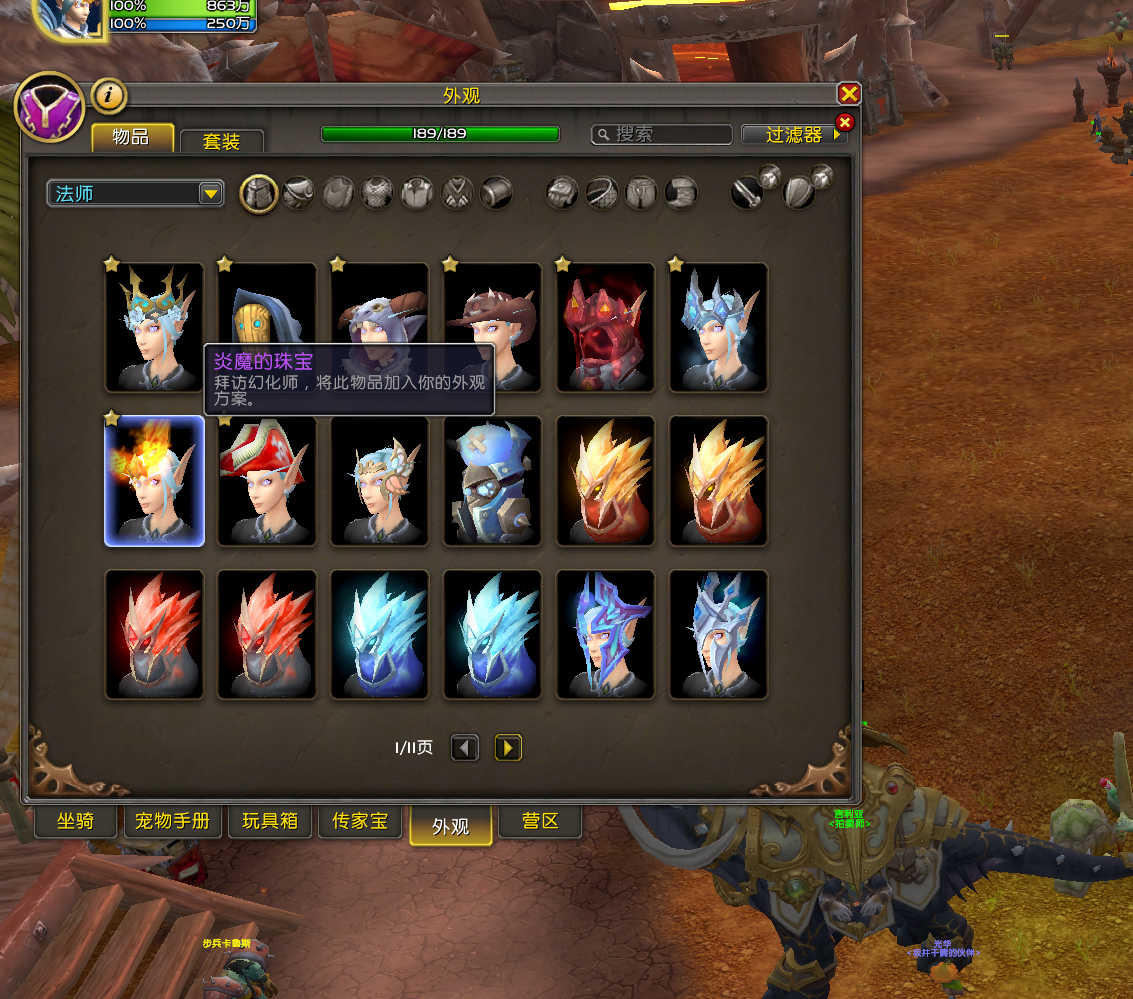Open the 法师 class dropdown
Screen dimensions: 1133x999
point(135,193)
